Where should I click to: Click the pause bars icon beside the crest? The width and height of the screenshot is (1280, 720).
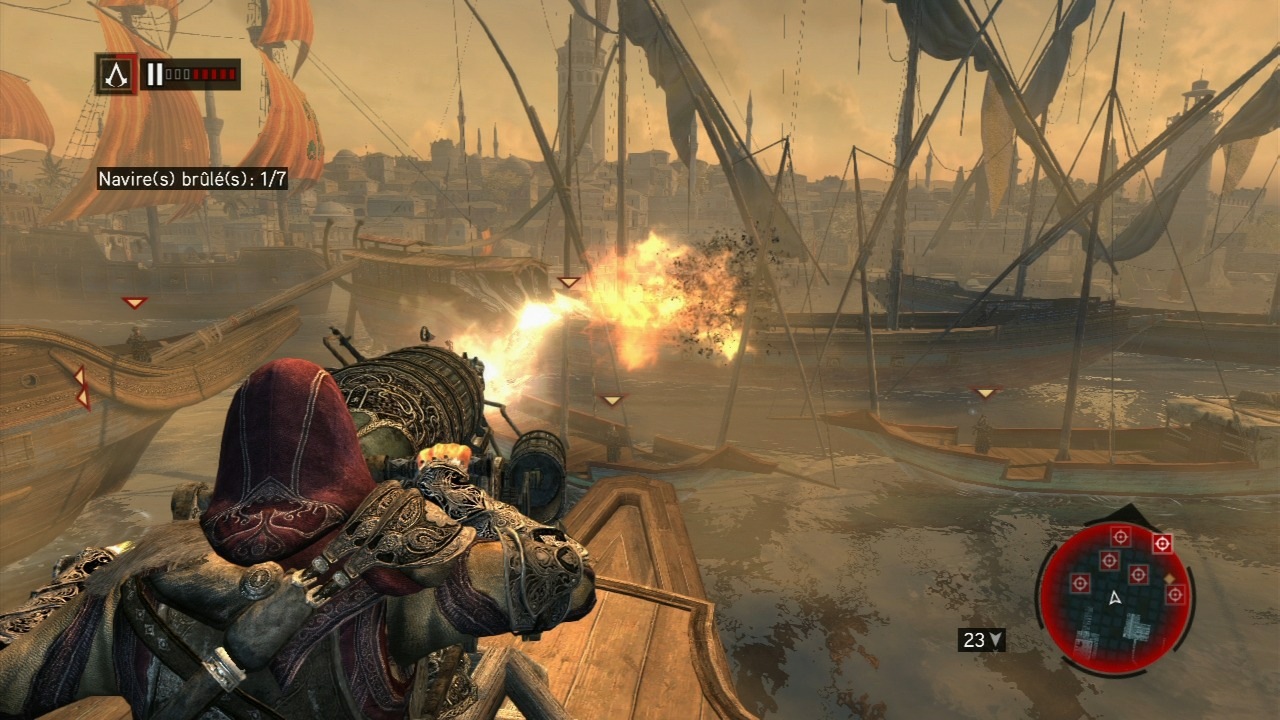[155, 73]
